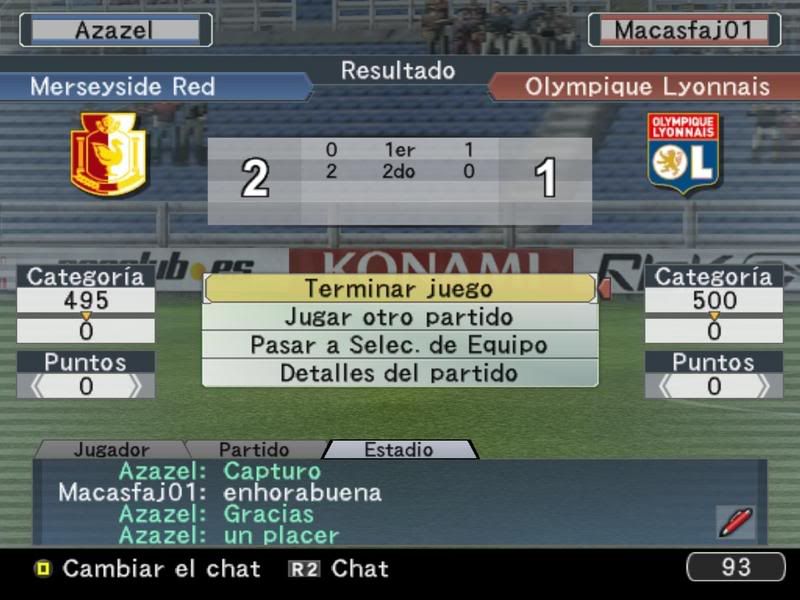Click the Olympique Lyonnais team crest

[683, 153]
